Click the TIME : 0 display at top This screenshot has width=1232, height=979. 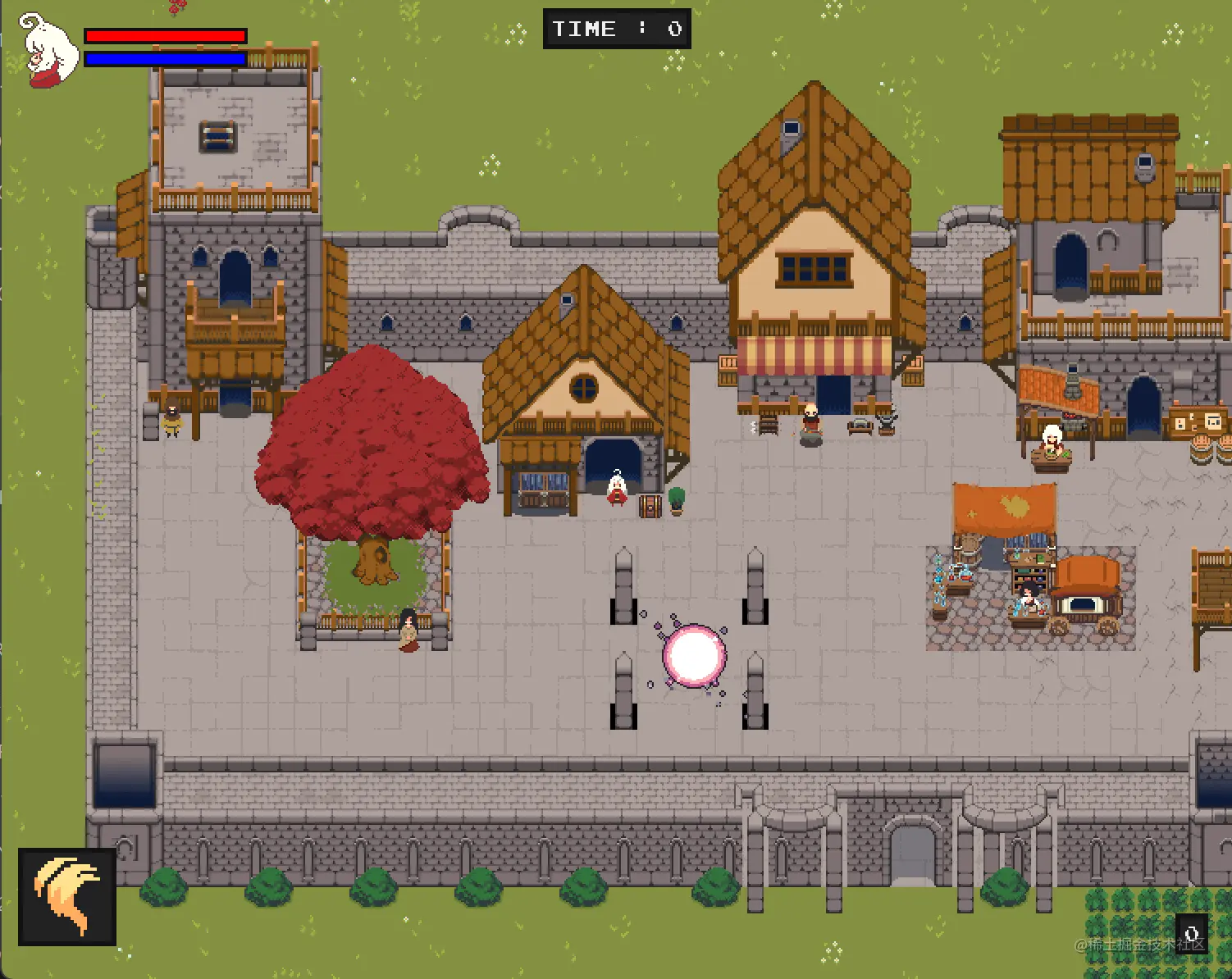(x=617, y=29)
